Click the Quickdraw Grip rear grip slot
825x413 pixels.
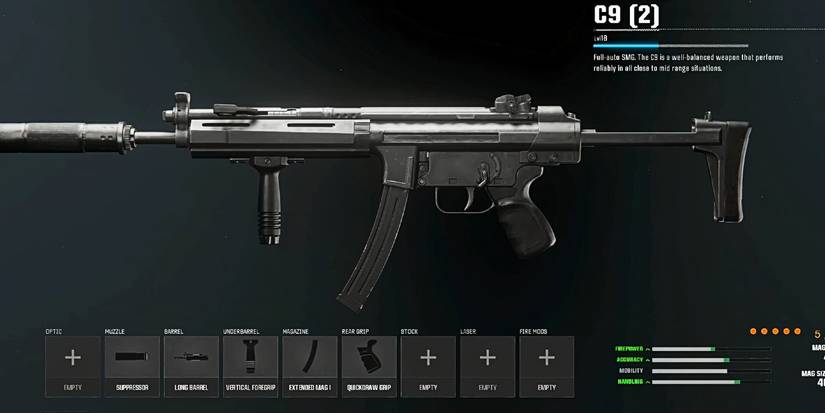pos(369,365)
